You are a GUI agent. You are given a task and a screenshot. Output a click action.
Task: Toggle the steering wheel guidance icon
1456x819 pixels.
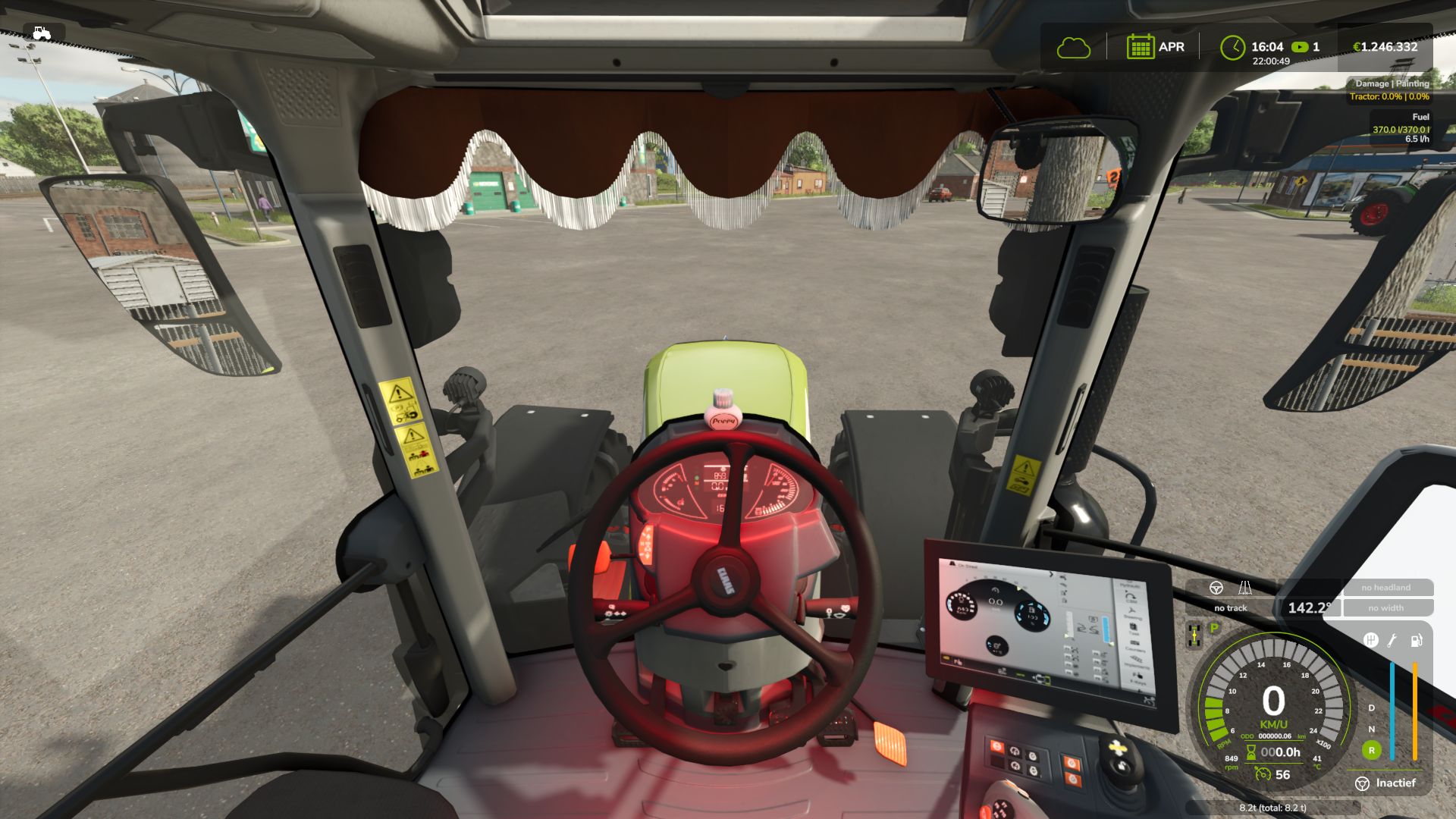(x=1216, y=588)
